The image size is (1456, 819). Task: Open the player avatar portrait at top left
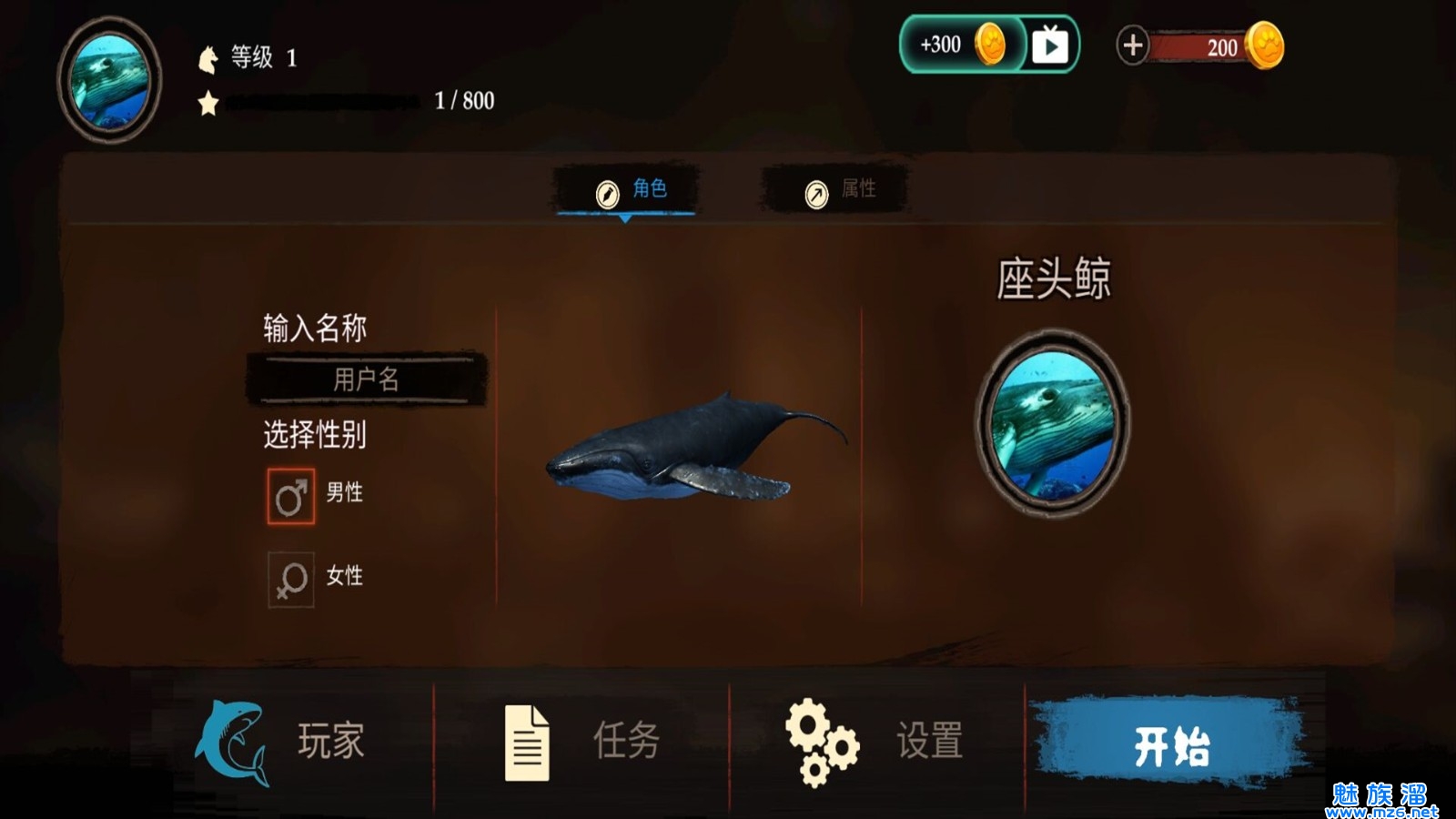click(x=109, y=80)
